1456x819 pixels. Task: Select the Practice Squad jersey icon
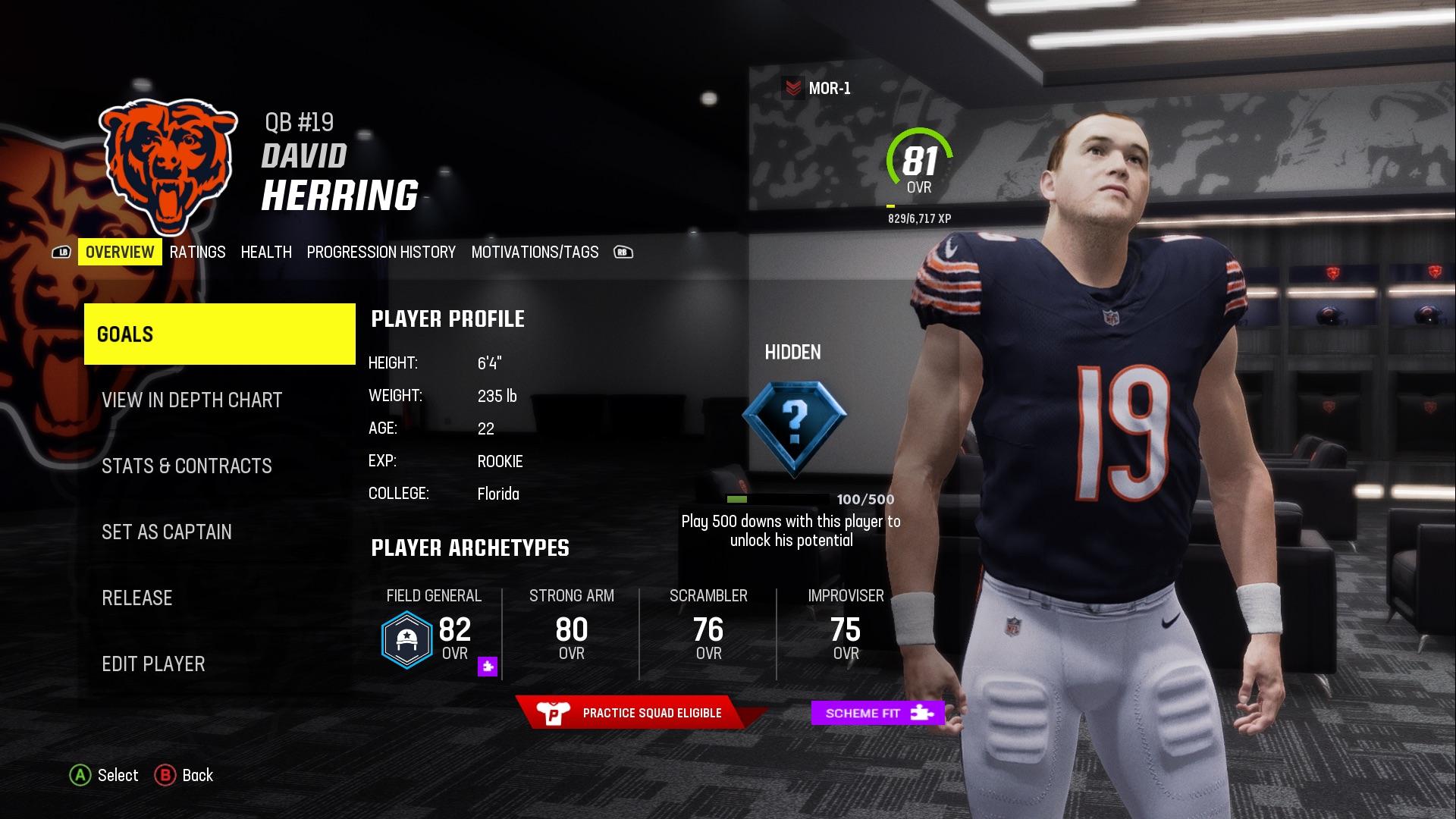coord(553,713)
